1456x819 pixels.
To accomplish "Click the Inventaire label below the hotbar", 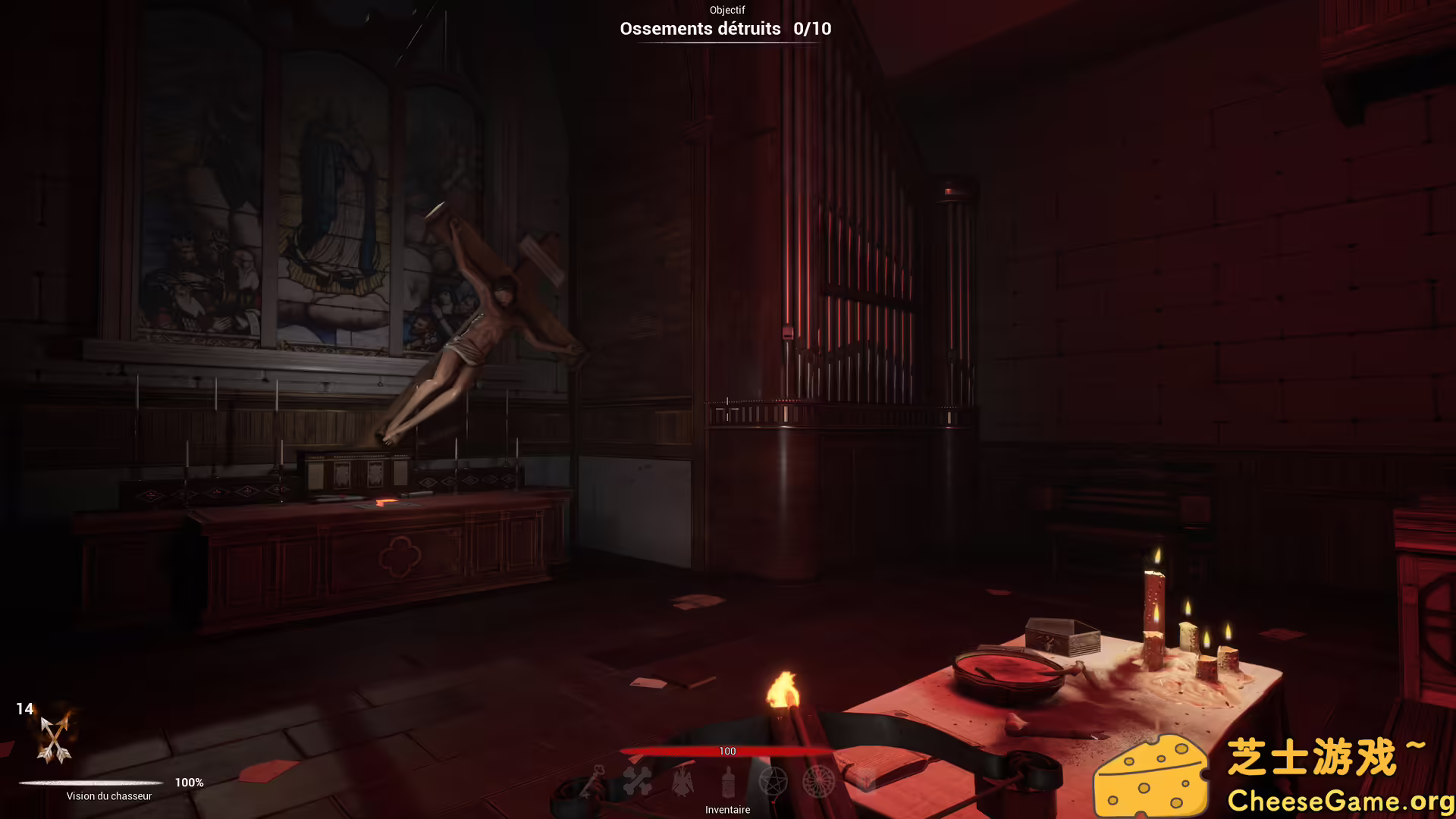I will click(x=727, y=809).
